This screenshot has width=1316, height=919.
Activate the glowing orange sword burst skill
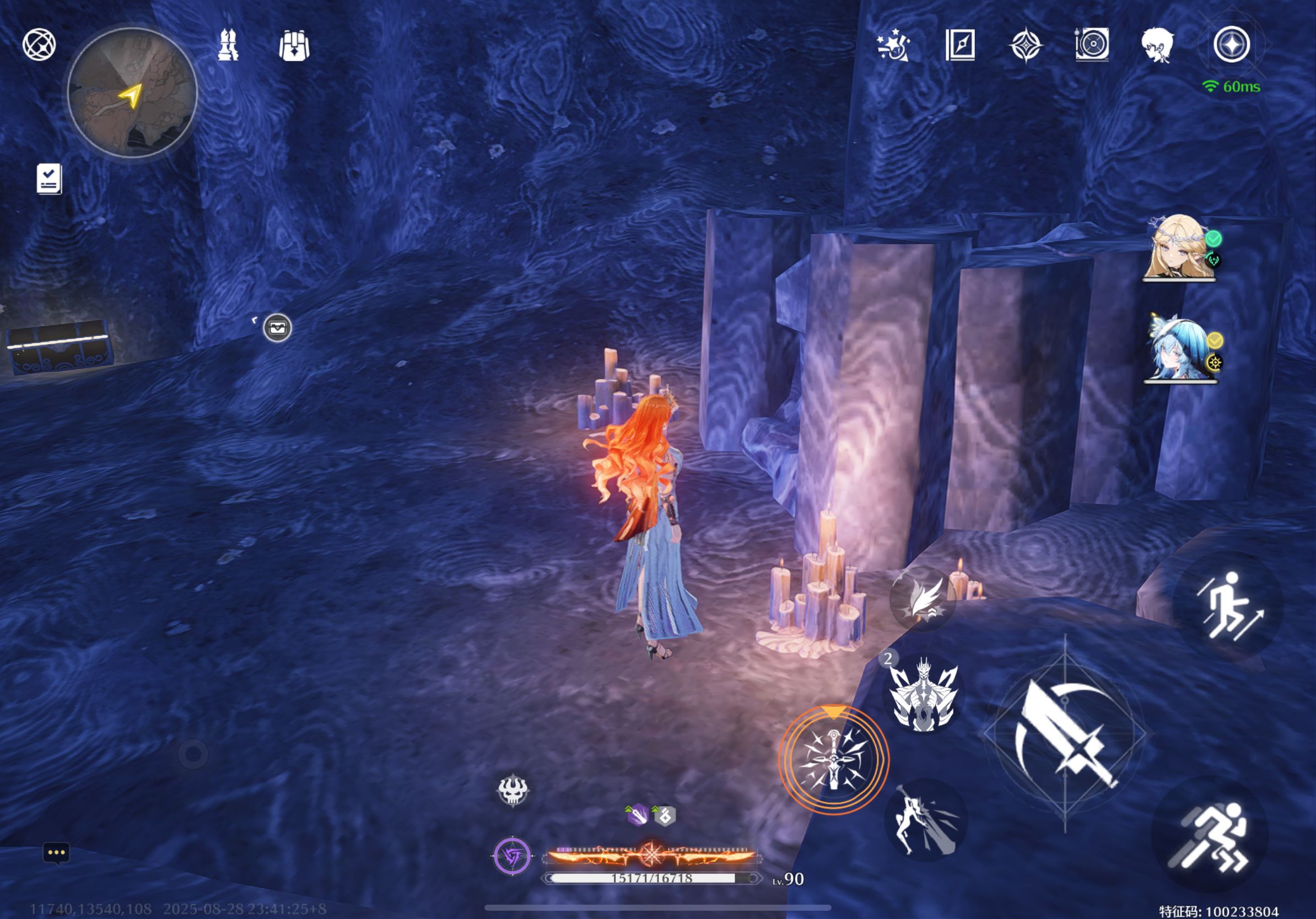coord(833,759)
